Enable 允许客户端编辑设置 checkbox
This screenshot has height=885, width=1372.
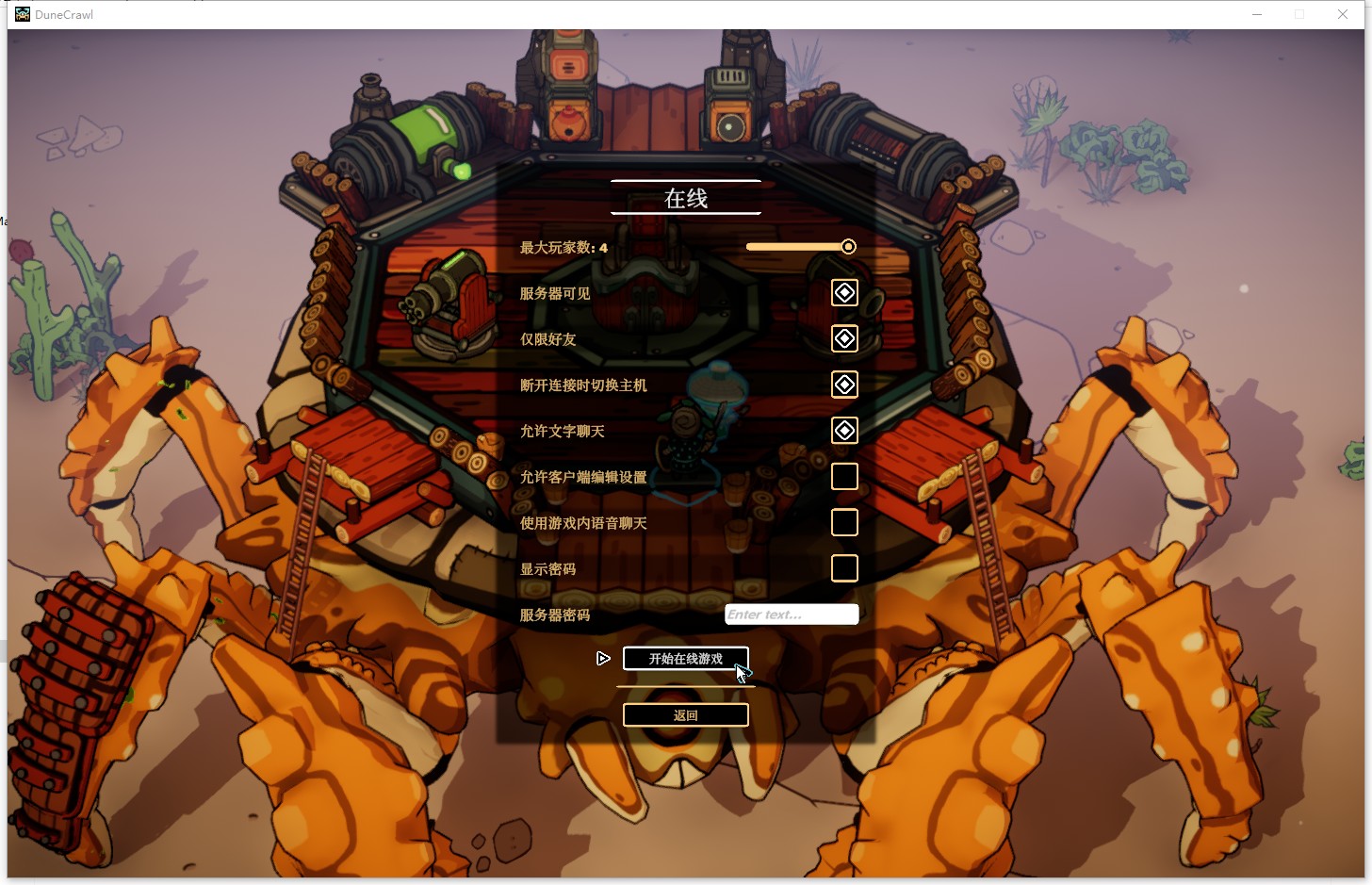point(844,477)
